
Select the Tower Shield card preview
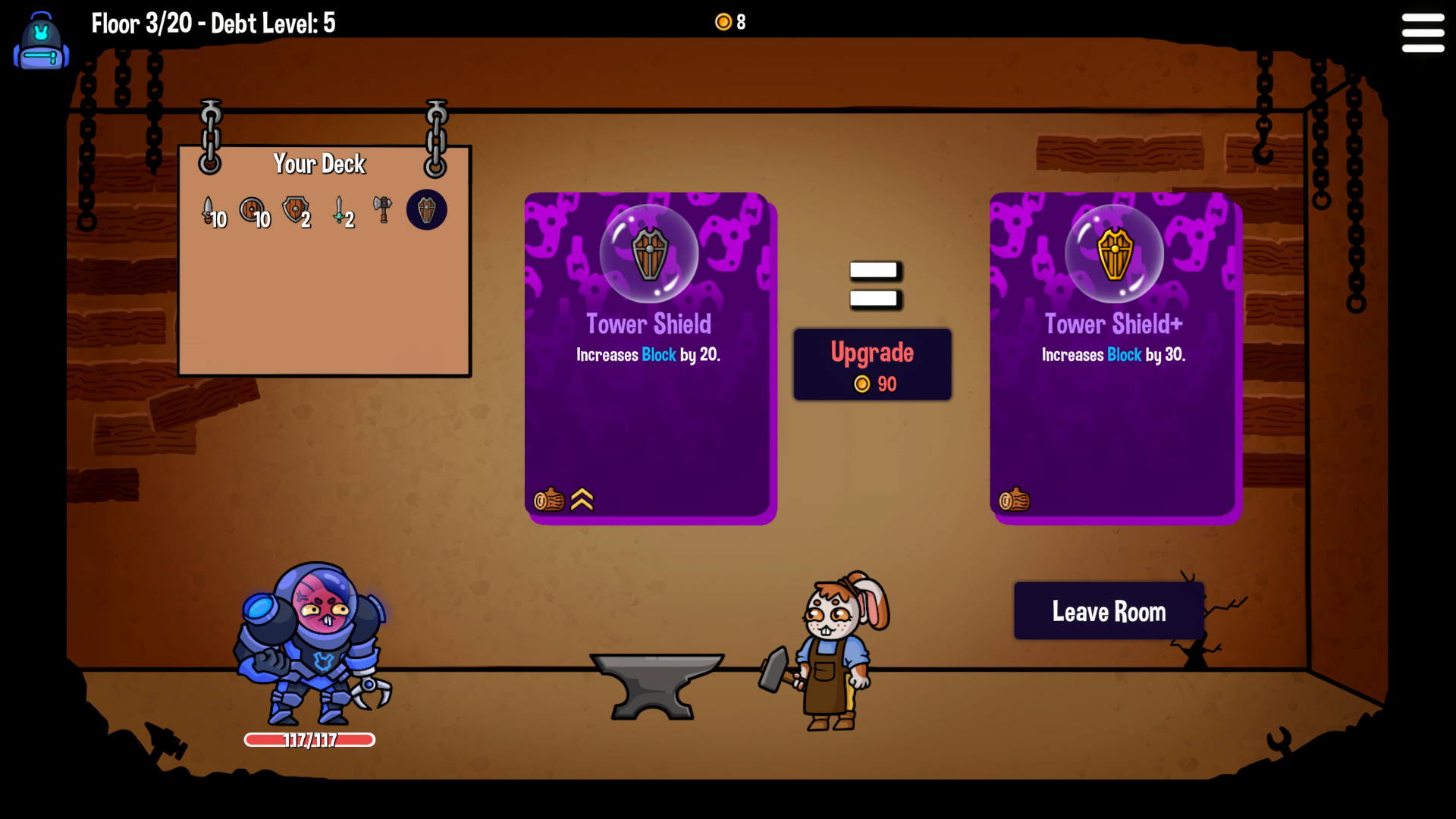(x=649, y=356)
